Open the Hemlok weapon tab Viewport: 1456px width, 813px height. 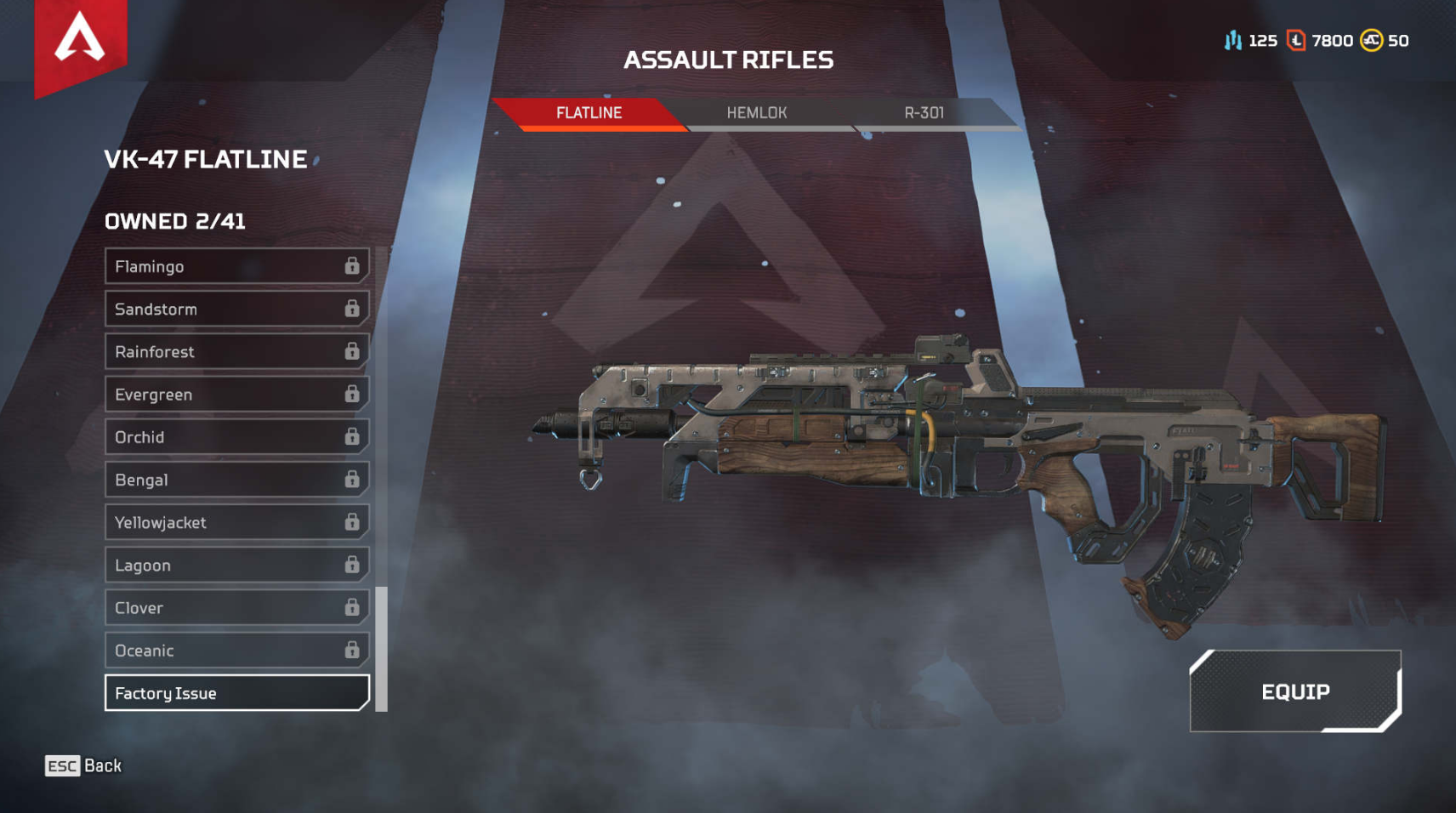[x=756, y=113]
